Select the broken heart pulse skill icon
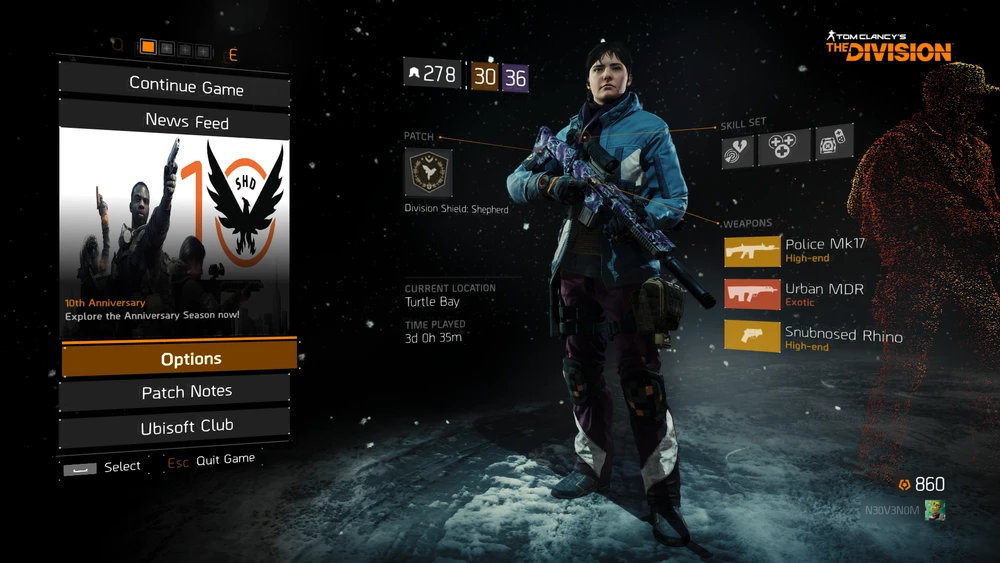Screen dimensions: 1000x563 738,149
